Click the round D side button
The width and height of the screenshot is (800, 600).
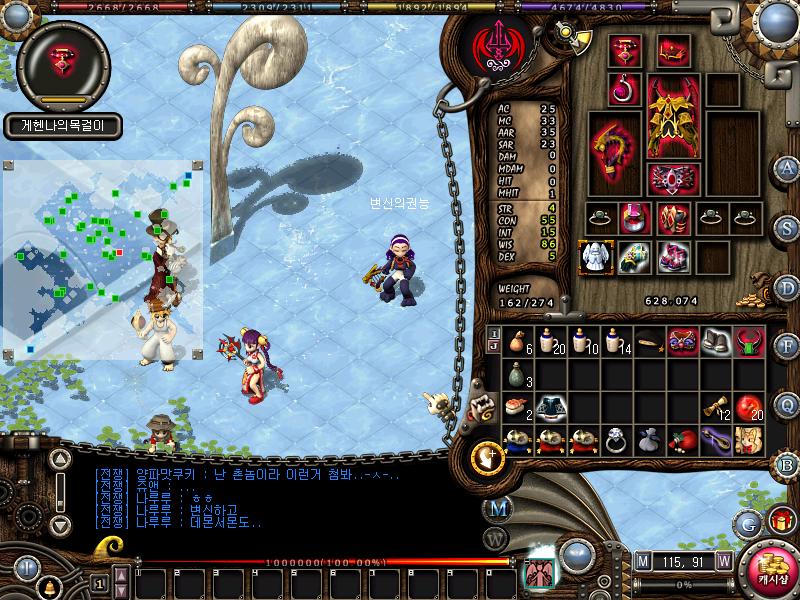coord(787,286)
